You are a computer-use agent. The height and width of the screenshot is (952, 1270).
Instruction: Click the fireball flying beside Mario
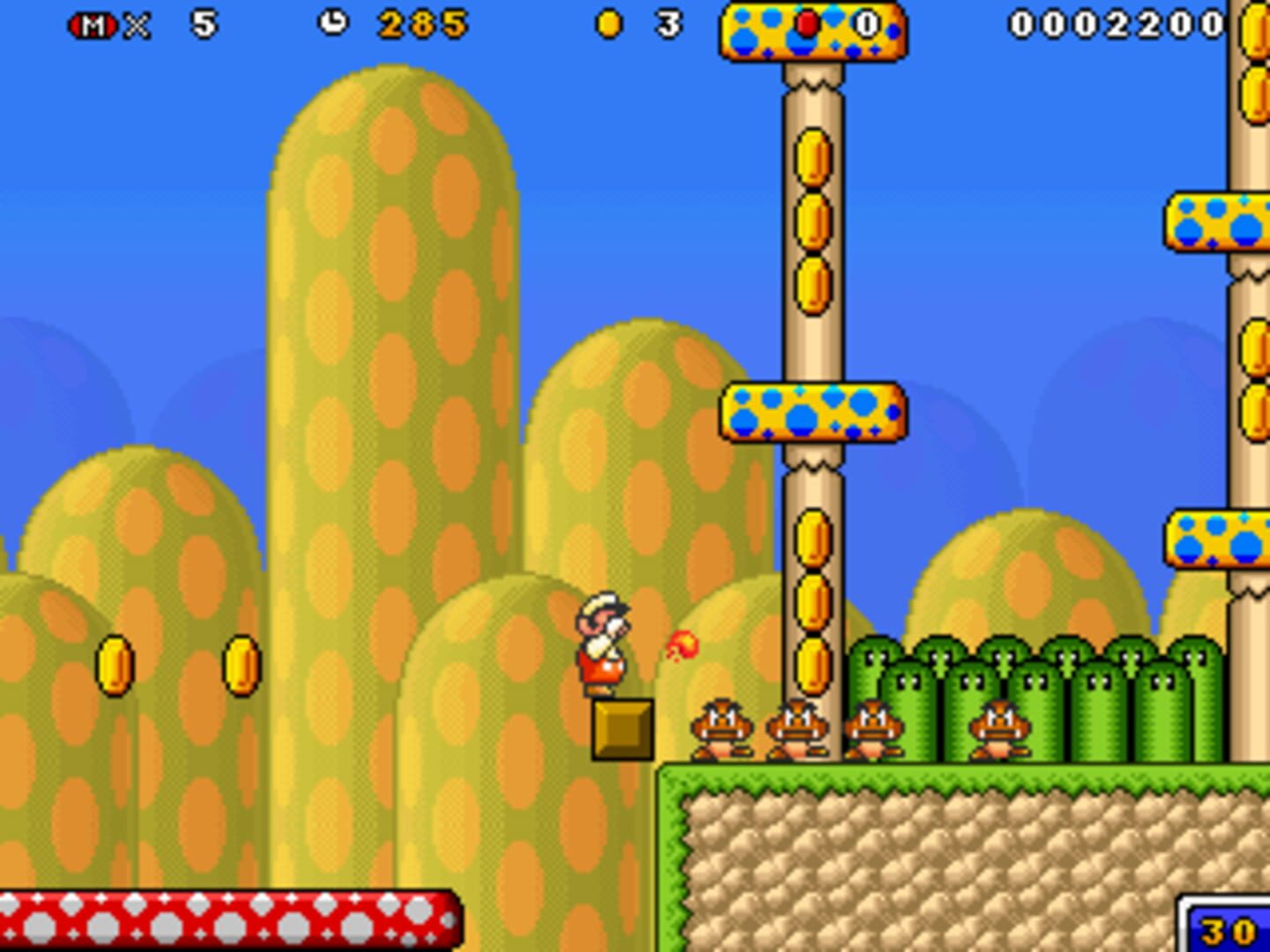(684, 644)
